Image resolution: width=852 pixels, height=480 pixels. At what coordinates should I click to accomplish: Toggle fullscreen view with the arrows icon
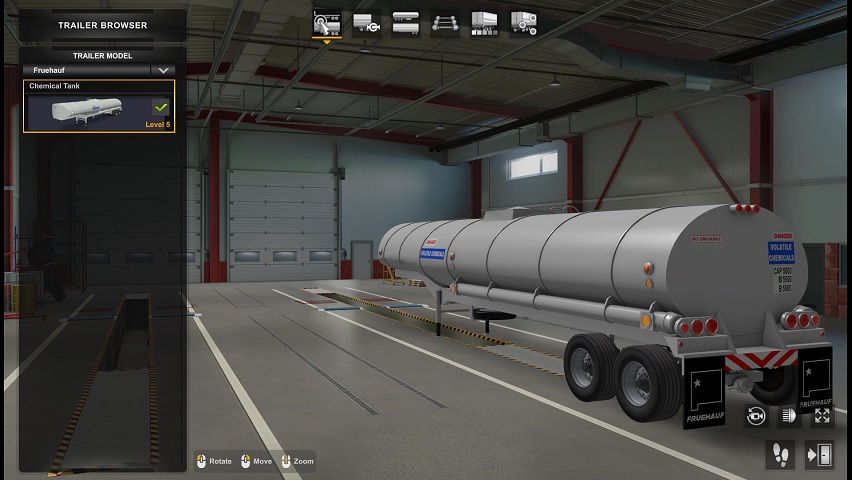coord(822,415)
